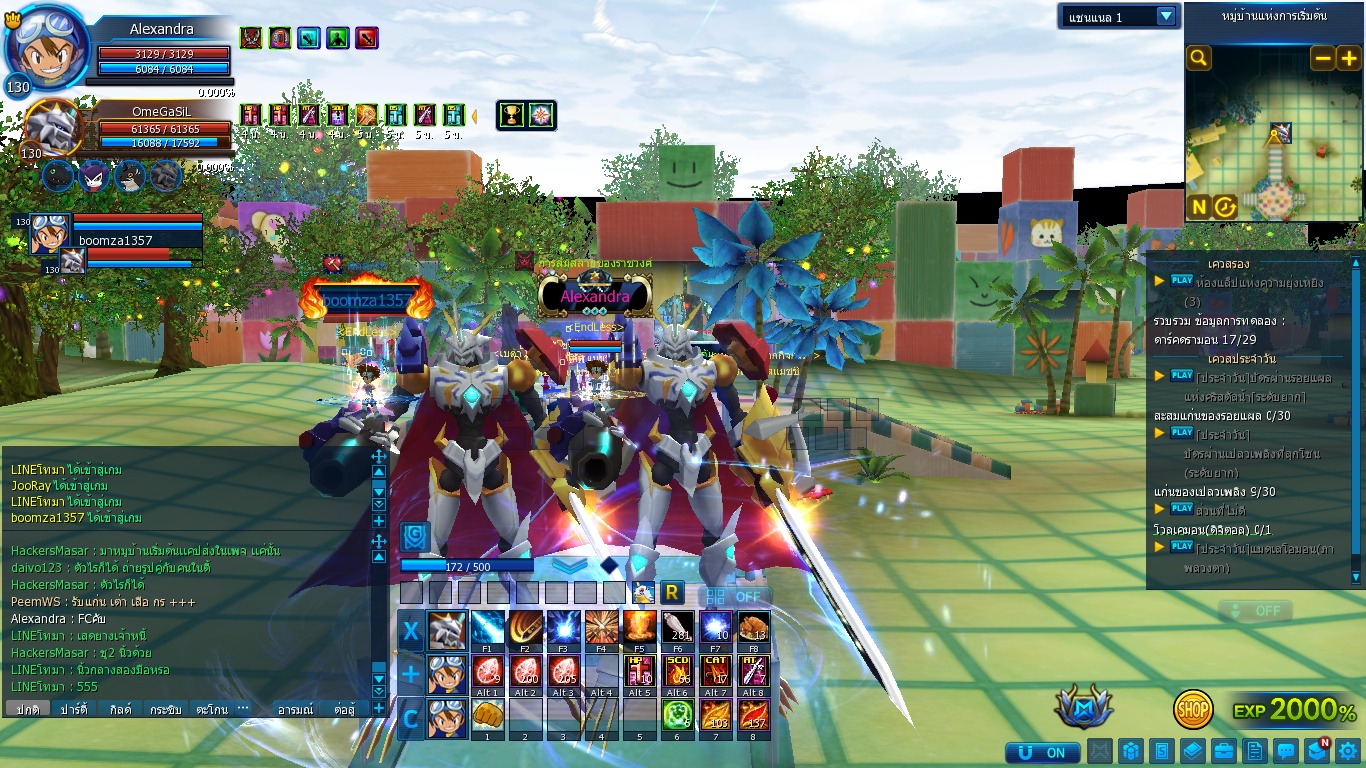Toggle the magnet auto-loot ON switch
This screenshot has width=1366, height=768.
1043,752
